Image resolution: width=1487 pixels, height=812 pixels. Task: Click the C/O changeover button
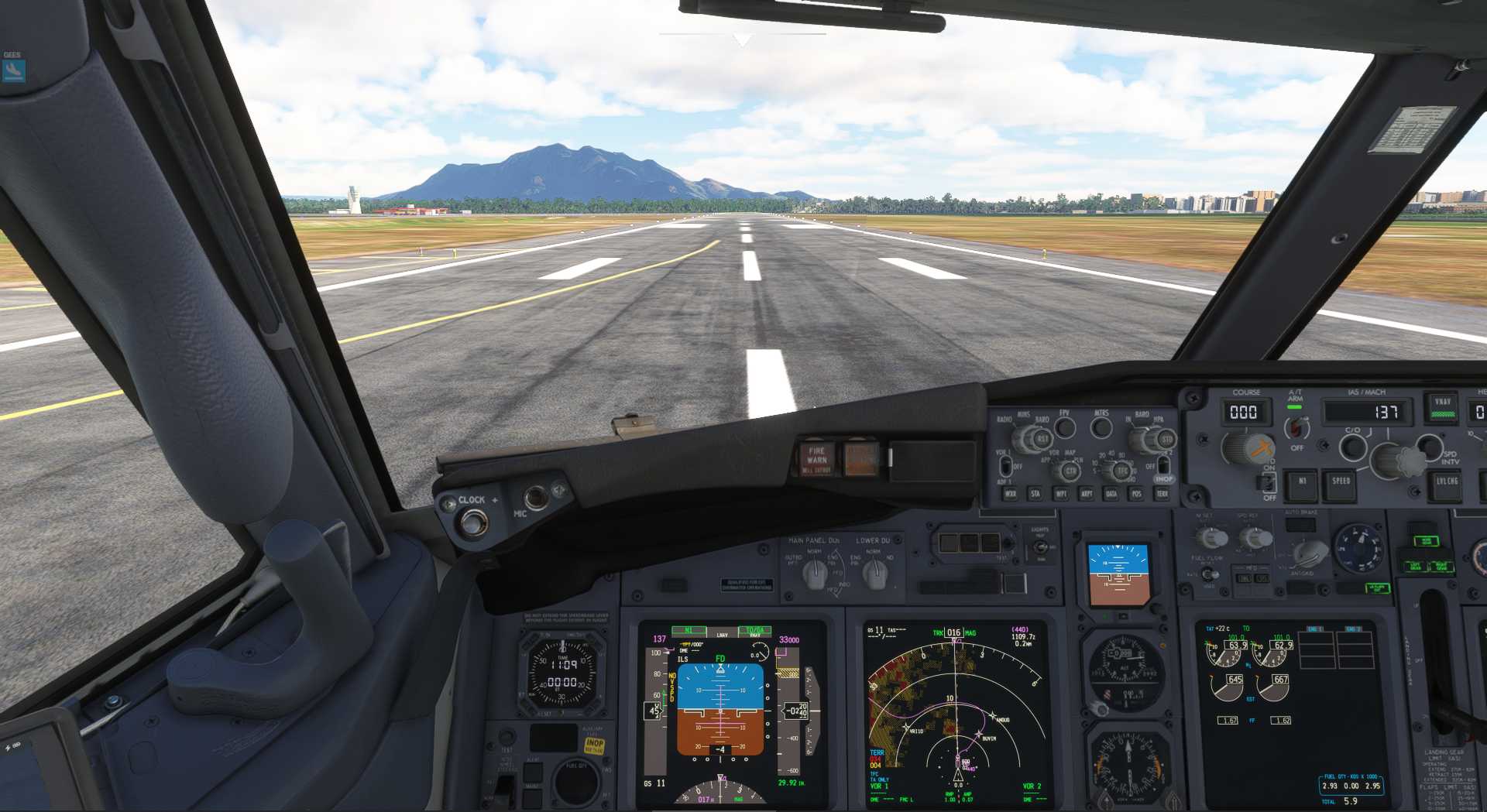[1352, 447]
